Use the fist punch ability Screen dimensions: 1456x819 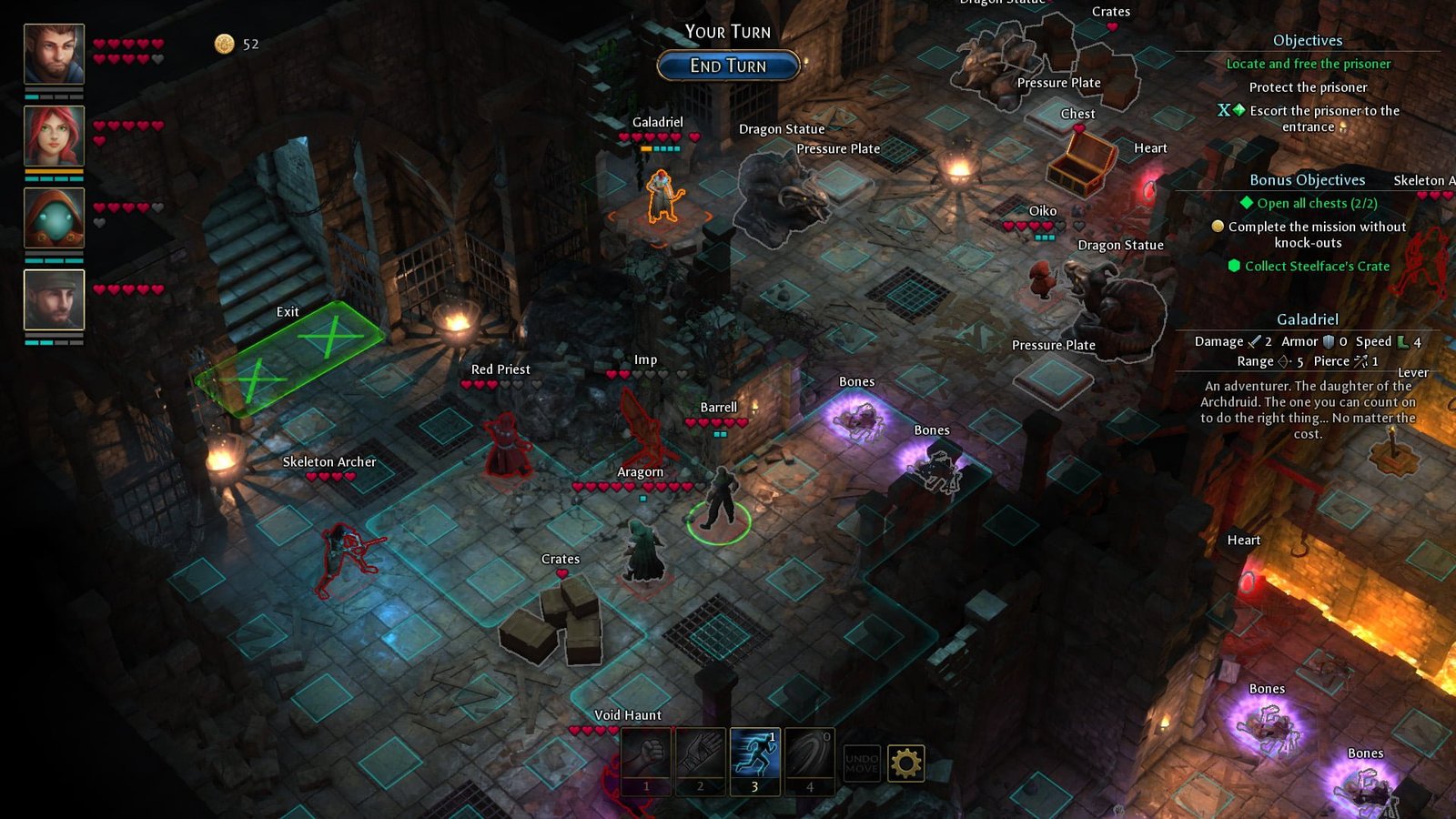pos(646,755)
